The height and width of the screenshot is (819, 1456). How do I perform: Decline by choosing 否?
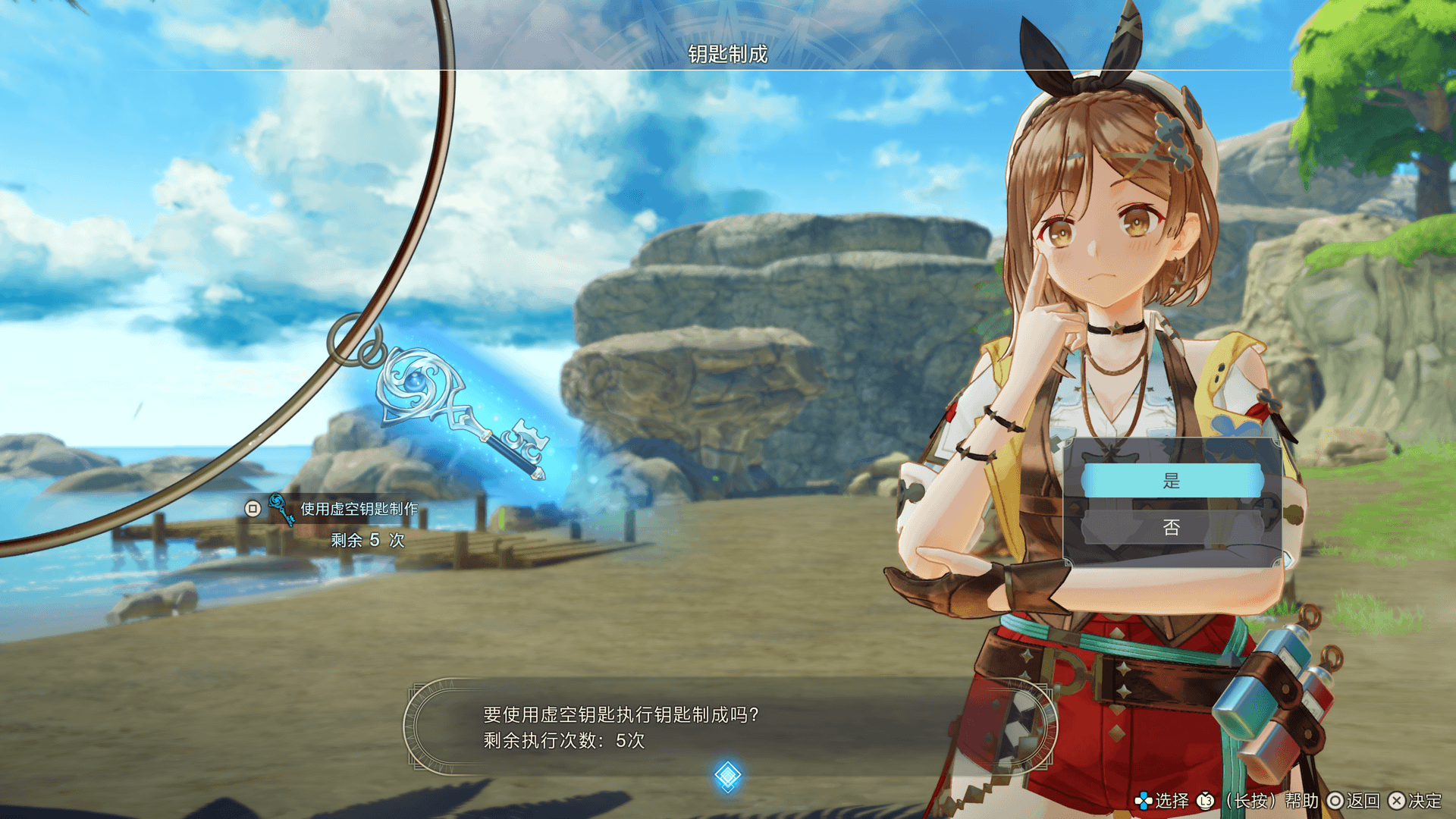click(x=1172, y=528)
